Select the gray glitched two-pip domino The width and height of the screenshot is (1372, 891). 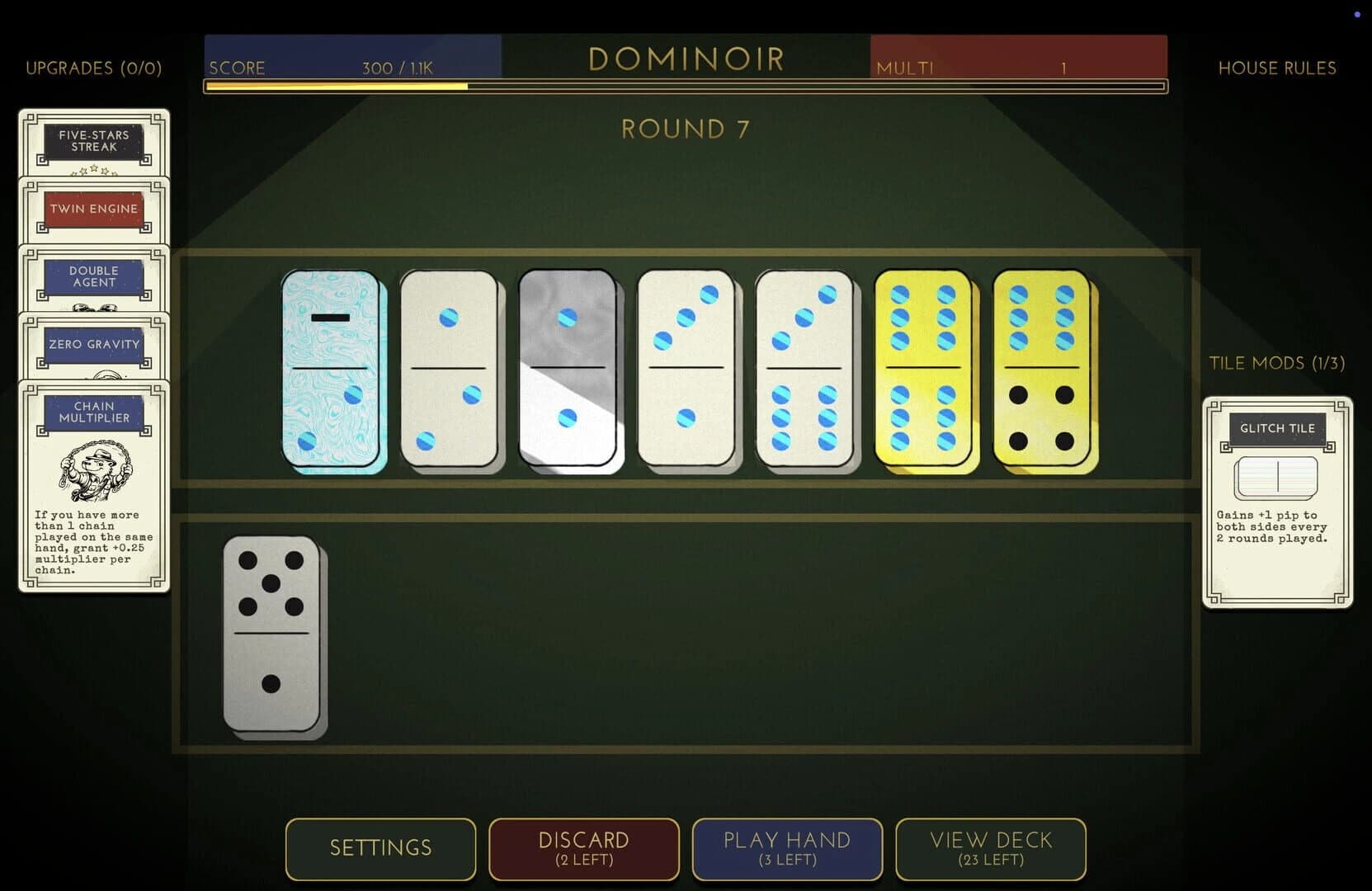pyautogui.click(x=568, y=370)
